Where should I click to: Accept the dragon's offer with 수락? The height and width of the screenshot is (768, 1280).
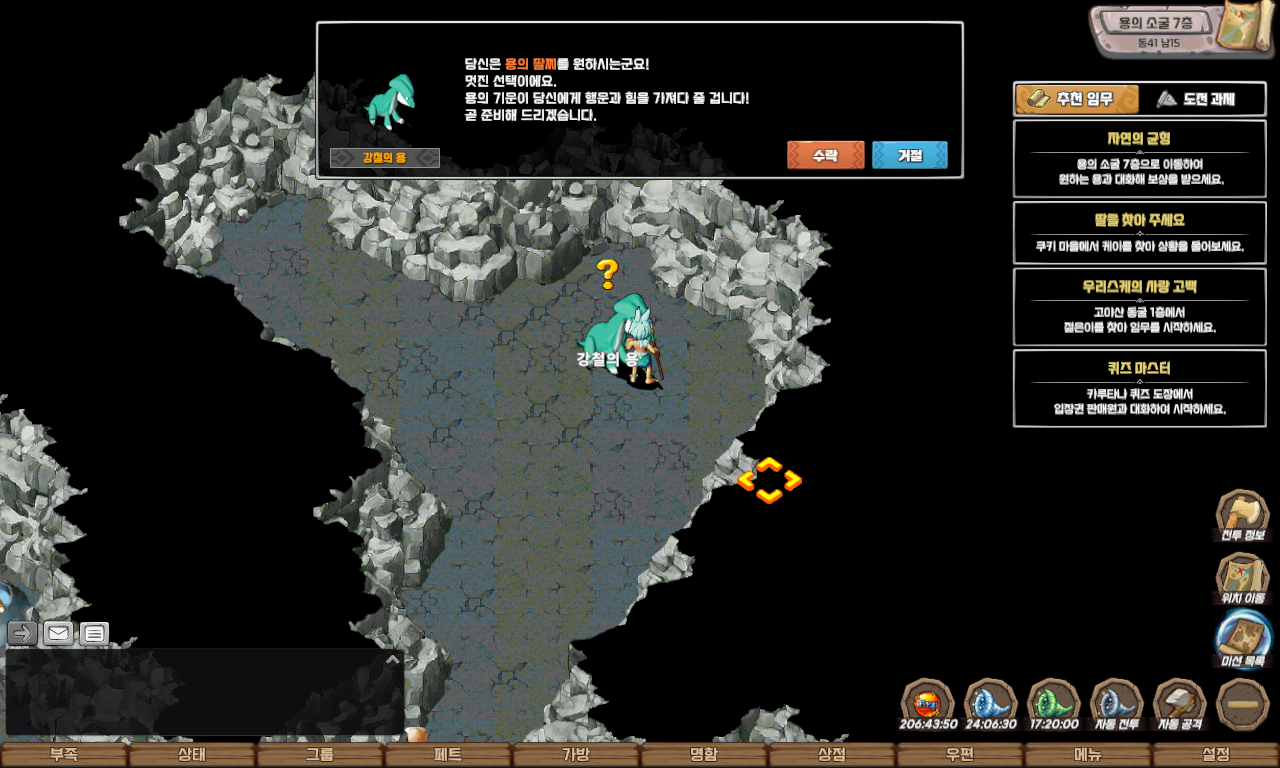825,155
